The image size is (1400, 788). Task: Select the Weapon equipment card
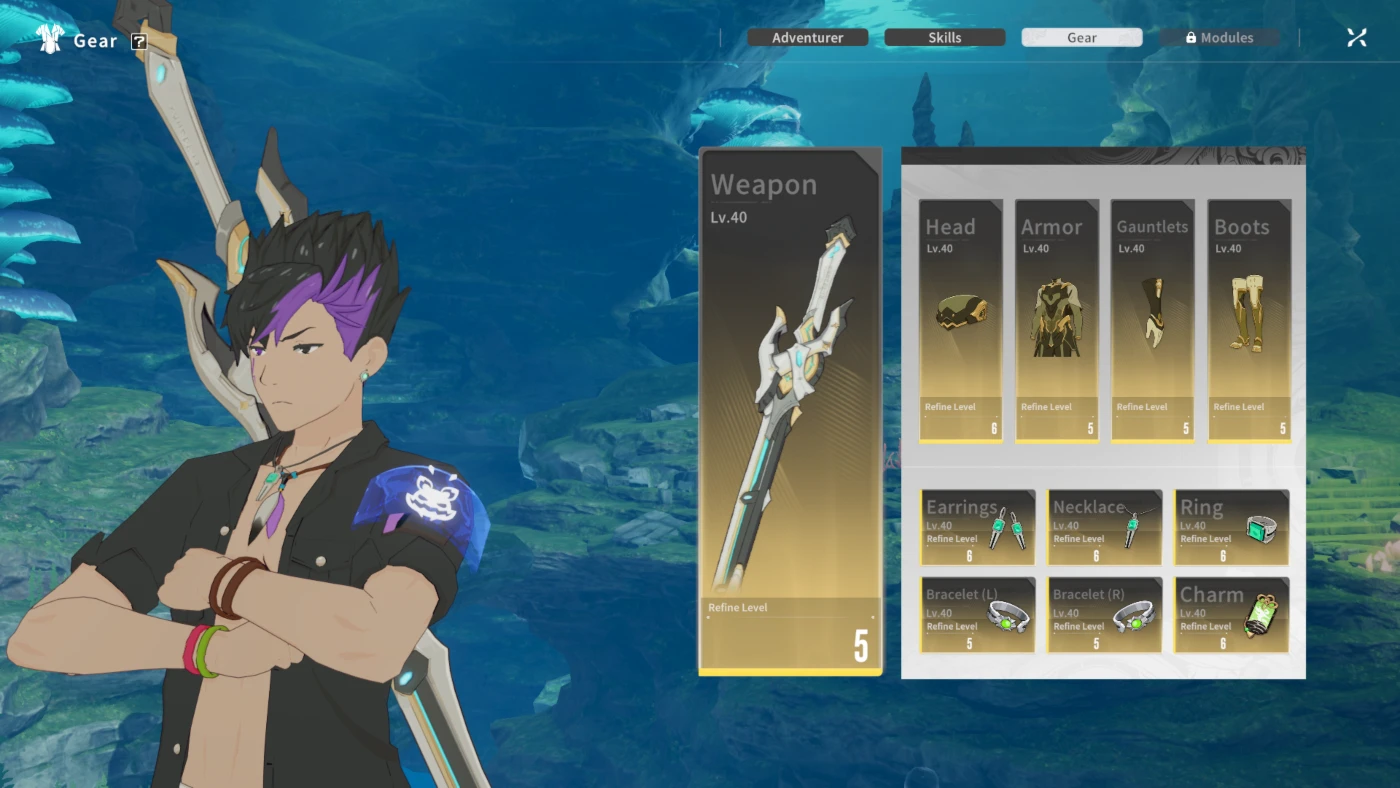pyautogui.click(x=790, y=410)
